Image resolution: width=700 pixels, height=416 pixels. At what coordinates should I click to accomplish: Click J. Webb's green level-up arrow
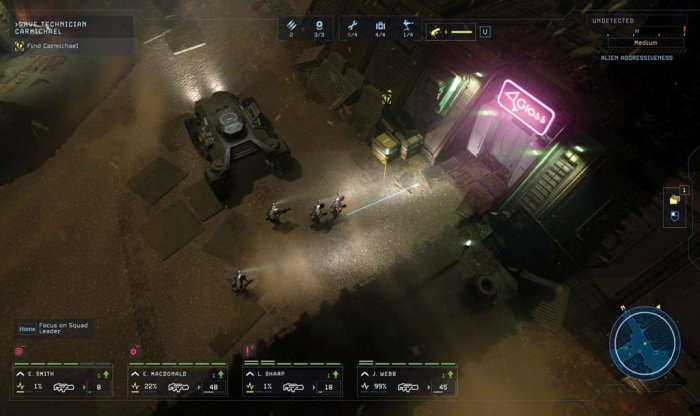[x=450, y=374]
